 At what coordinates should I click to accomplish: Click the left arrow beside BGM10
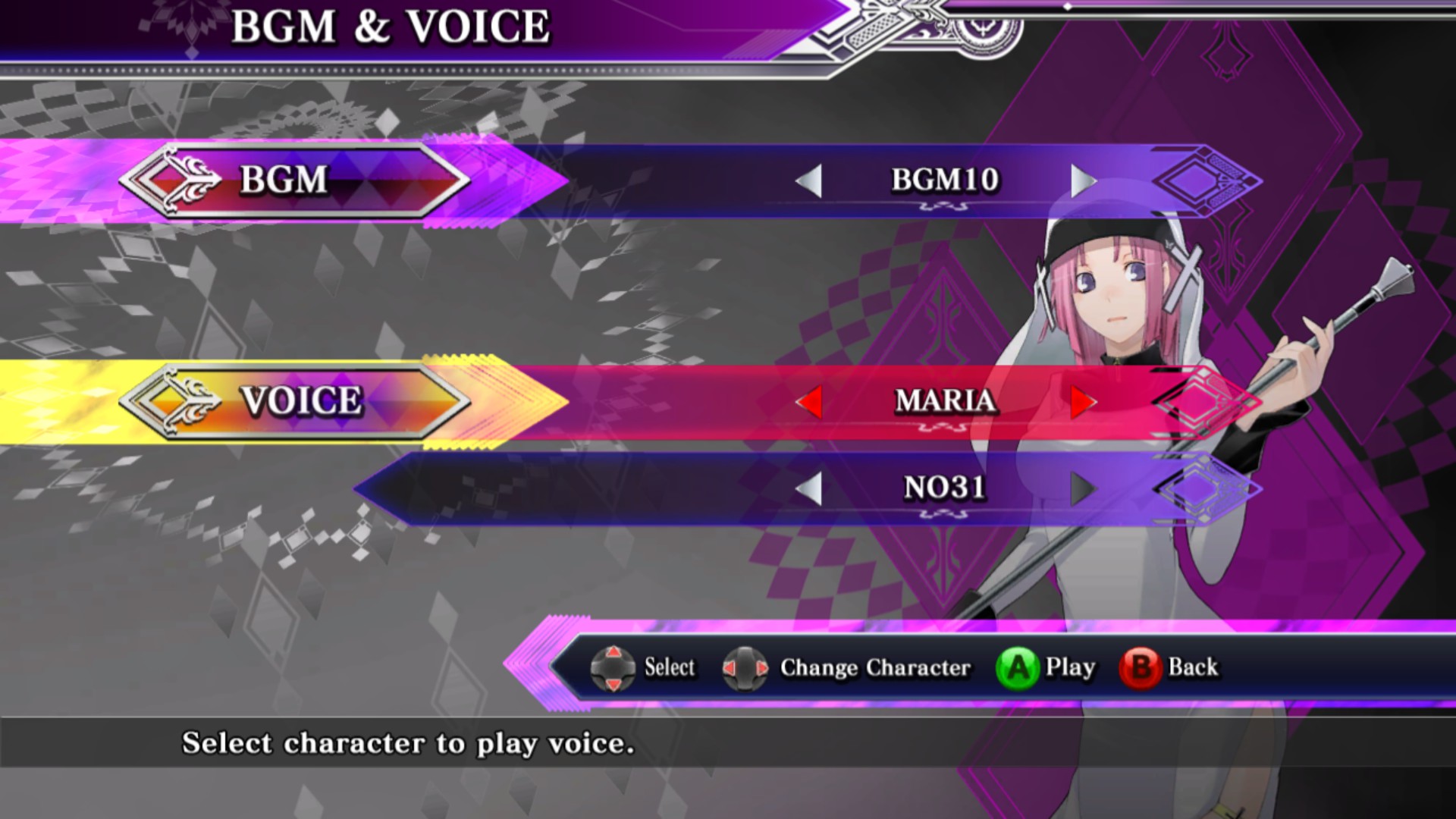pyautogui.click(x=810, y=181)
